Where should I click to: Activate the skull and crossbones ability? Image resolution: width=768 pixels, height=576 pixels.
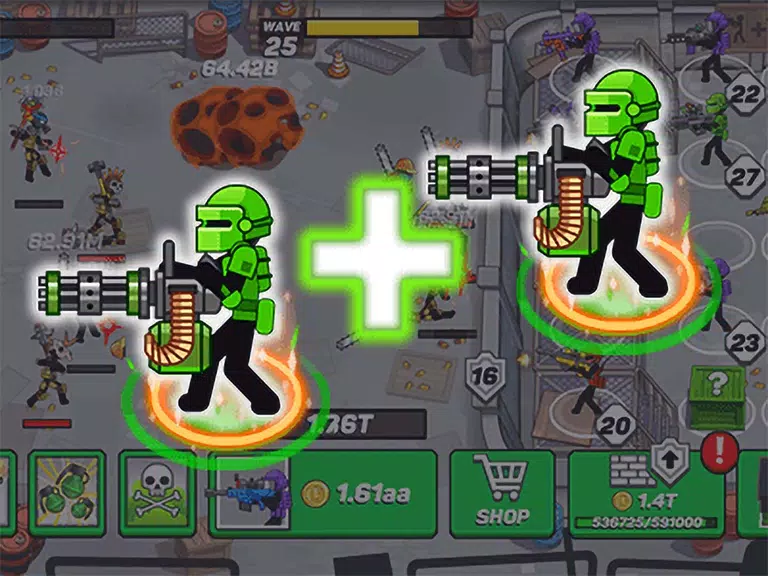(x=158, y=494)
